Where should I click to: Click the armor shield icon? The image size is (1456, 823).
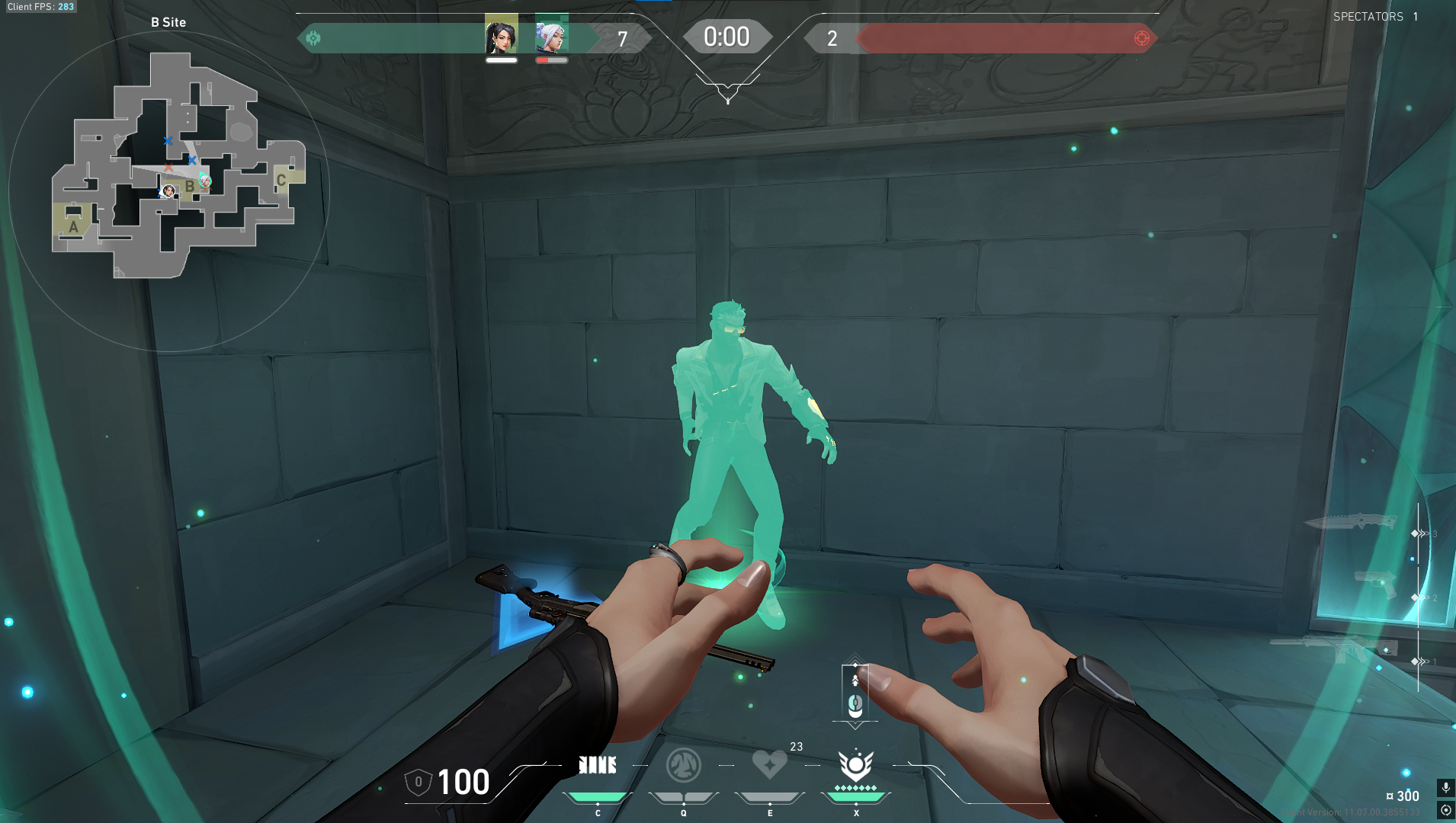(418, 782)
